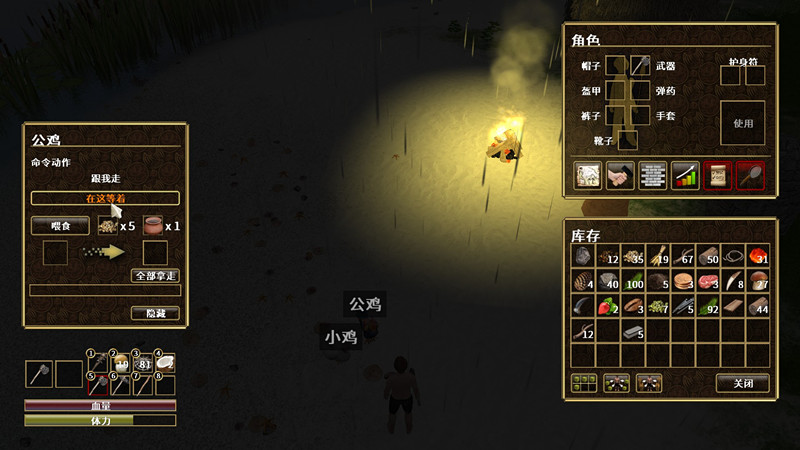Viewport: 800px width, 450px height.
Task: Click the magnifying glass icon
Action: [x=750, y=175]
